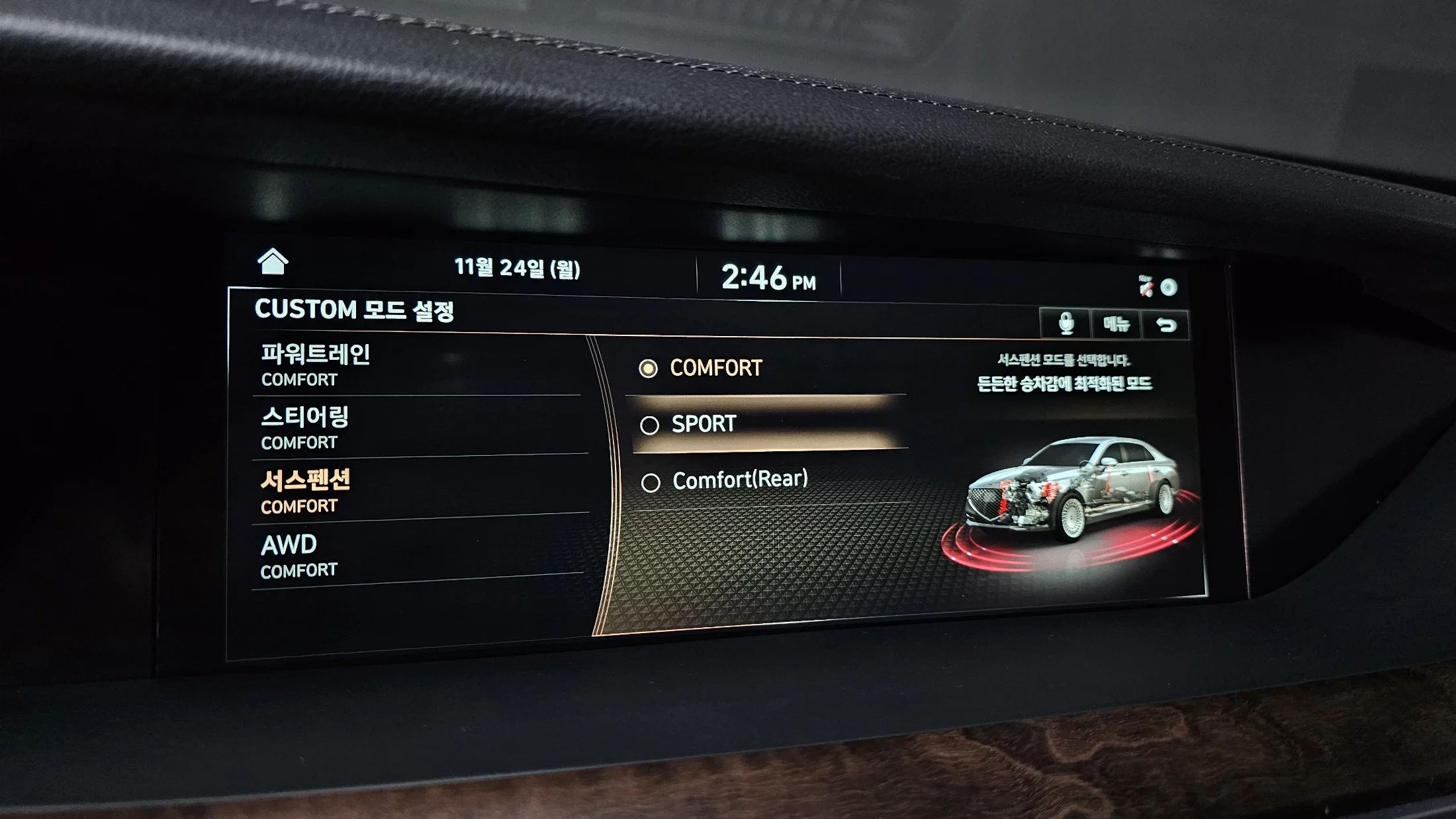Image resolution: width=1456 pixels, height=819 pixels.
Task: Activate the microphone voice button
Action: click(1065, 323)
